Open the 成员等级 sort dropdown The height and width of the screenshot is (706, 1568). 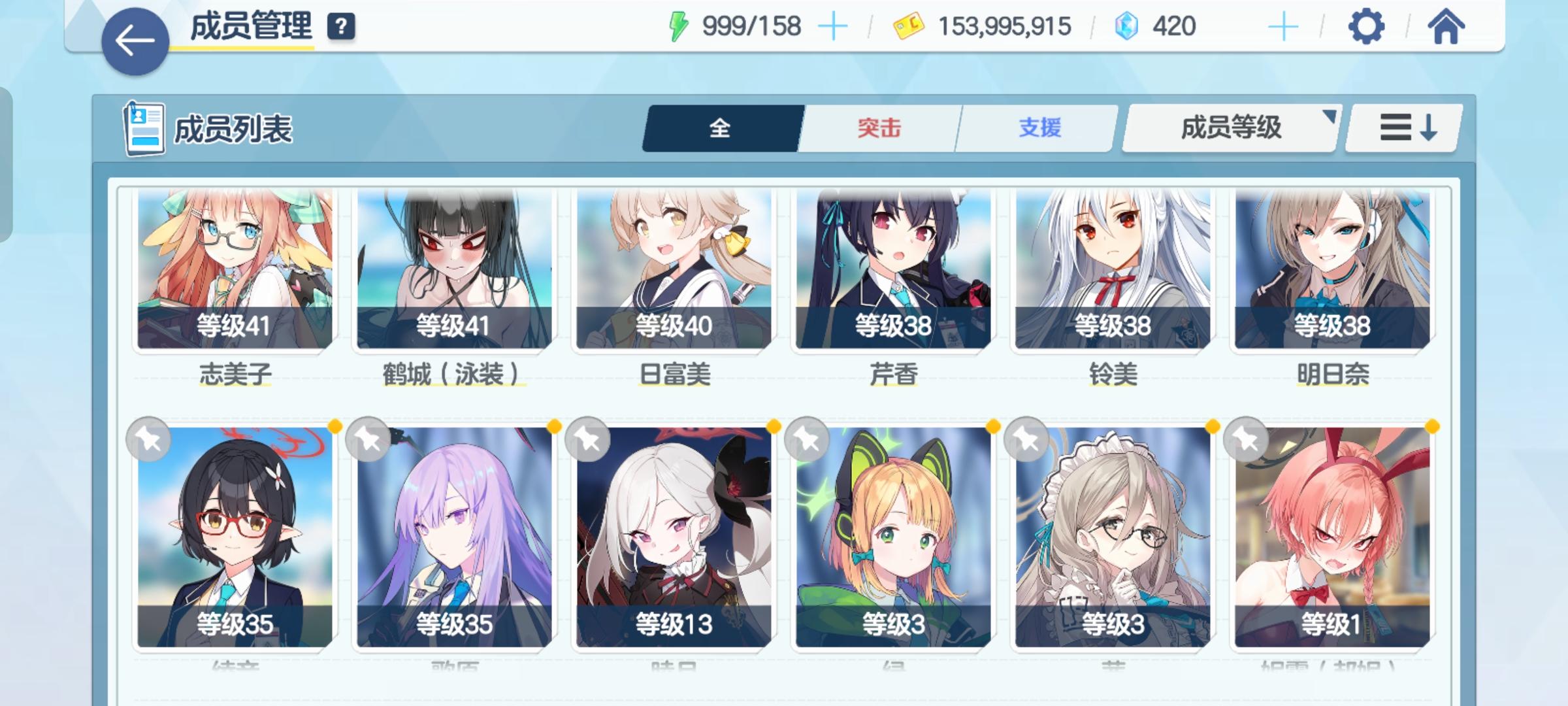click(x=1231, y=129)
